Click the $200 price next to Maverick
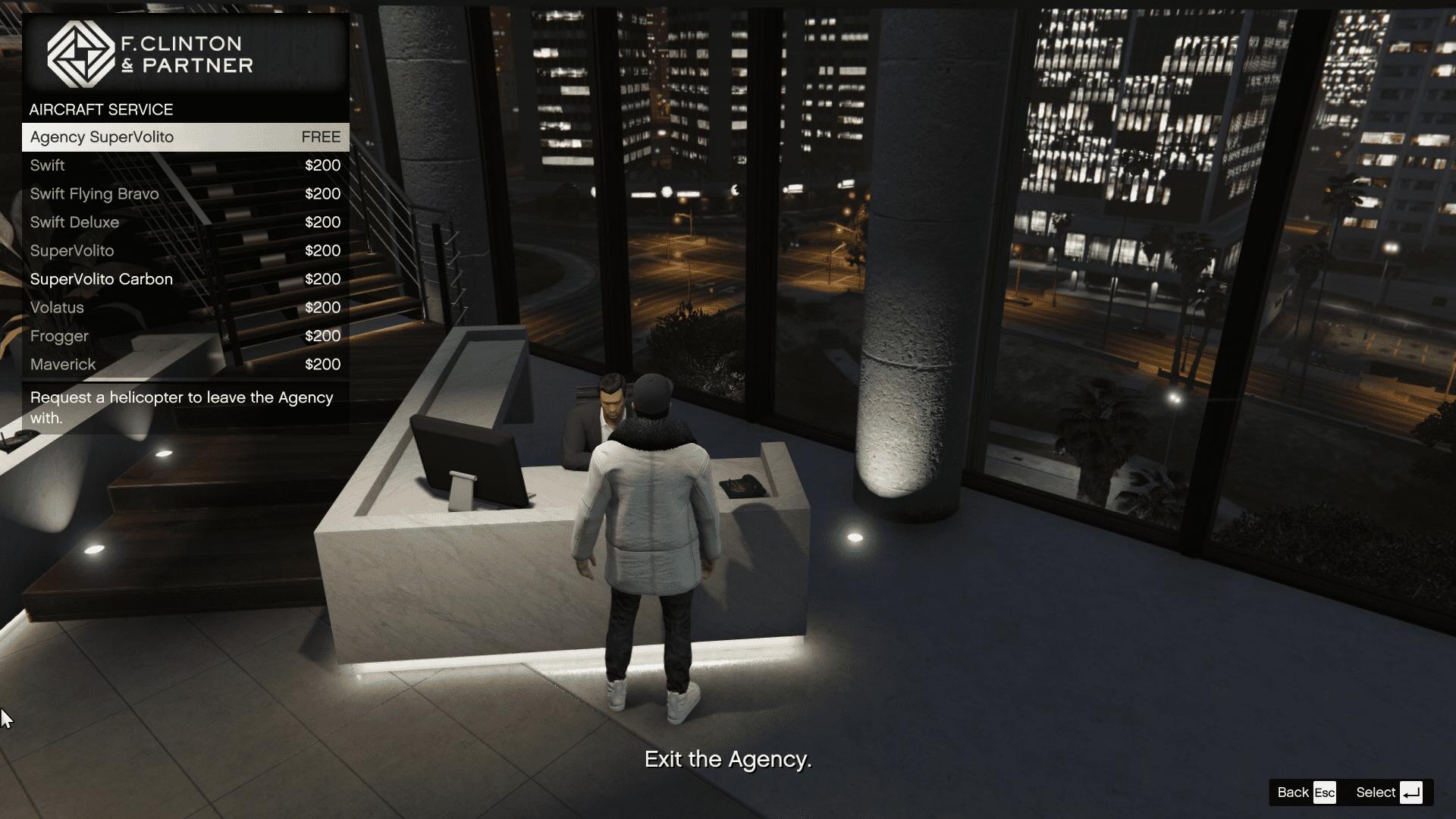This screenshot has height=819, width=1456. click(x=322, y=364)
